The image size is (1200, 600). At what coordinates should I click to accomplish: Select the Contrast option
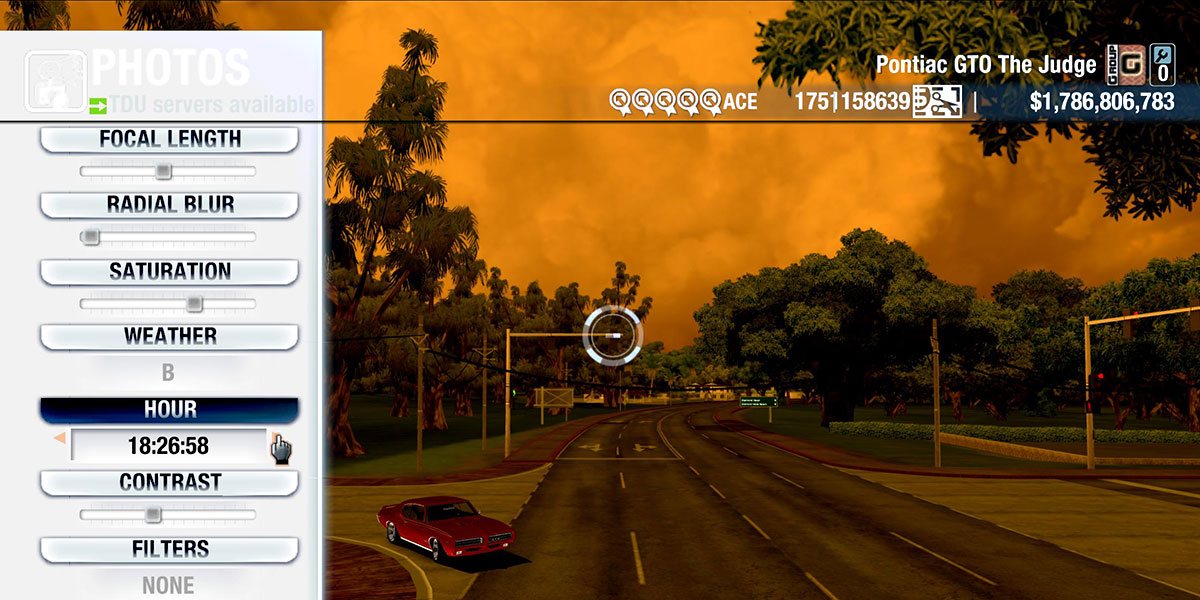169,483
